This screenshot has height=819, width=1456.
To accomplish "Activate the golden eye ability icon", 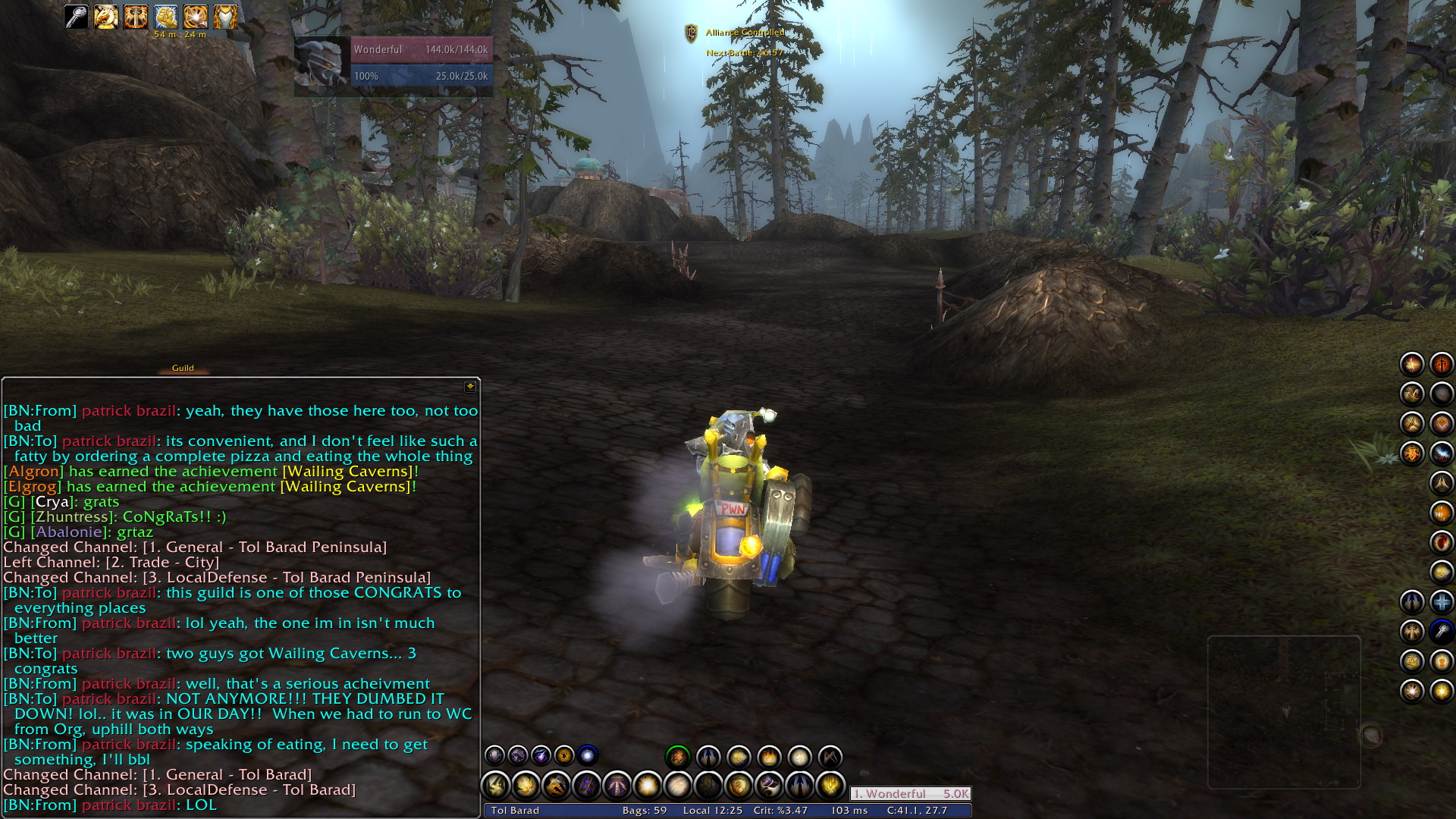I will coord(564,755).
